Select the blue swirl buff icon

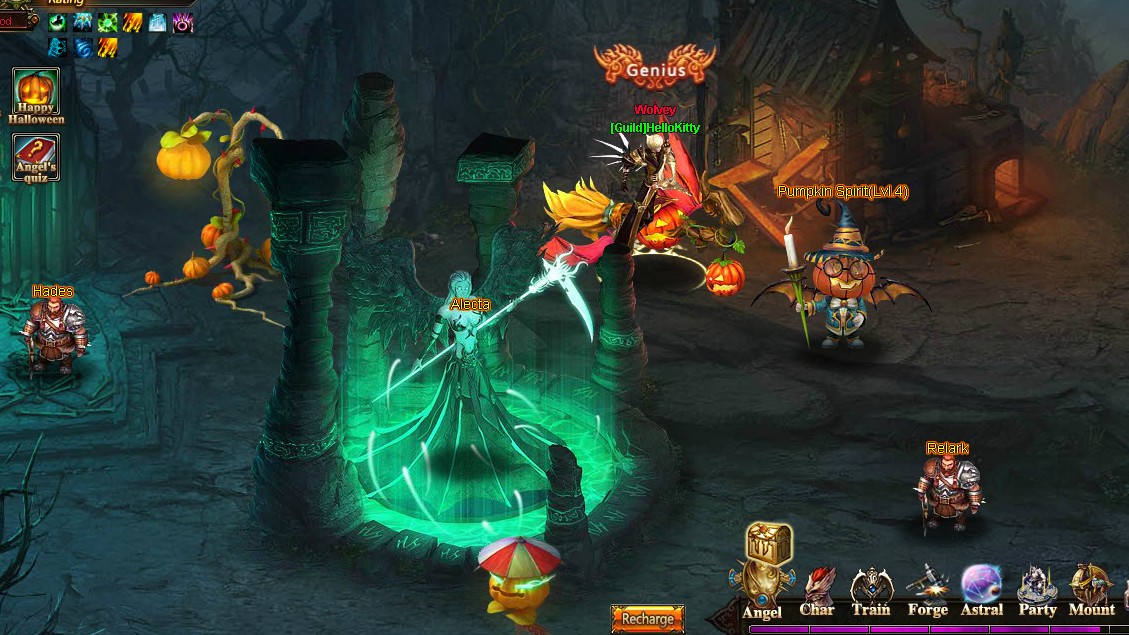tap(83, 47)
